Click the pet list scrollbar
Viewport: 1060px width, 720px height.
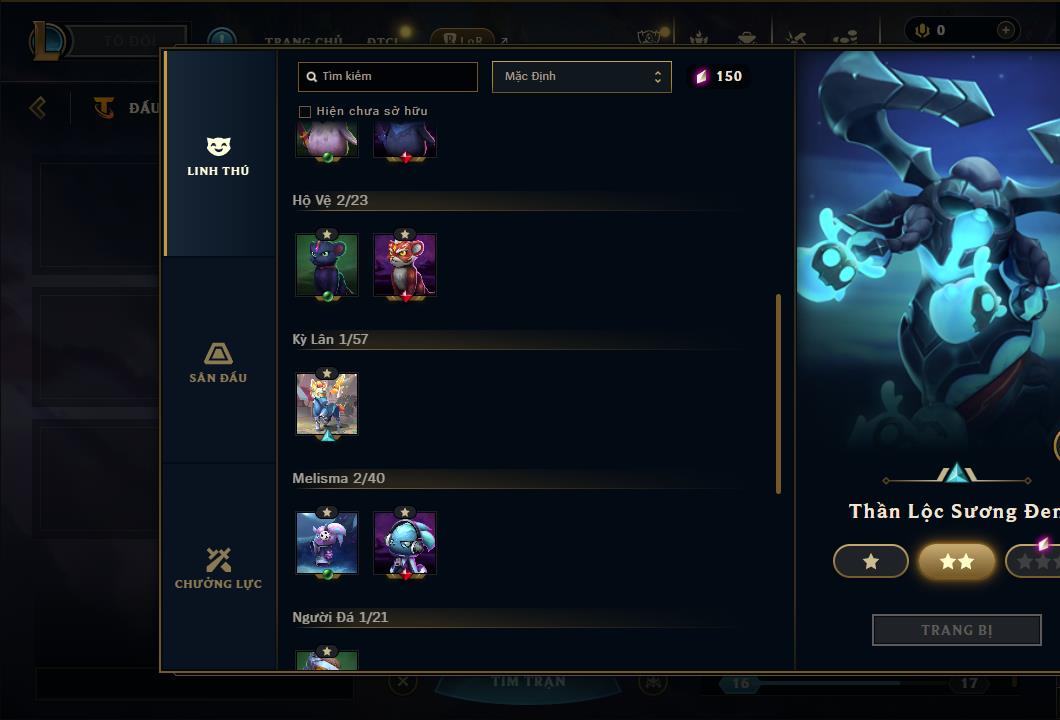click(x=778, y=393)
